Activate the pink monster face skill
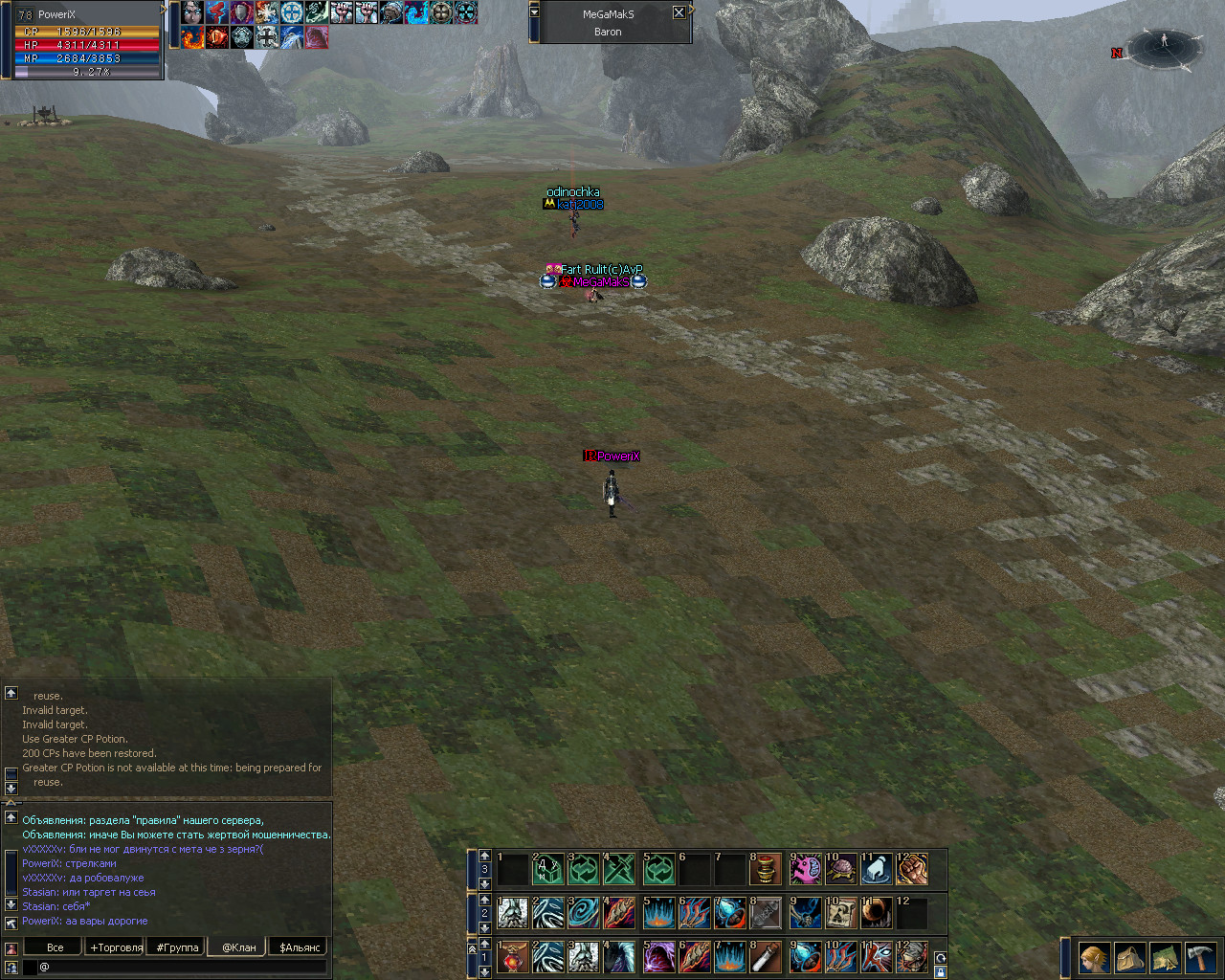1225x980 pixels. click(x=805, y=869)
